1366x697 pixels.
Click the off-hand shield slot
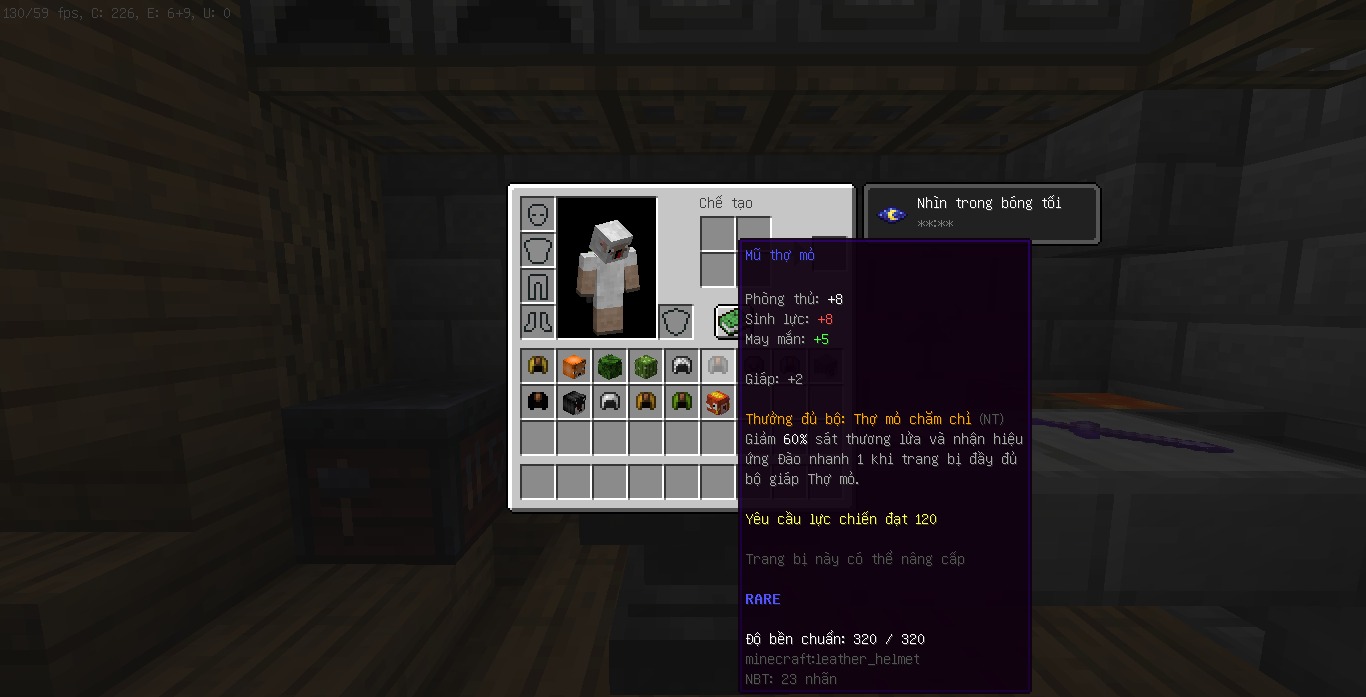676,322
